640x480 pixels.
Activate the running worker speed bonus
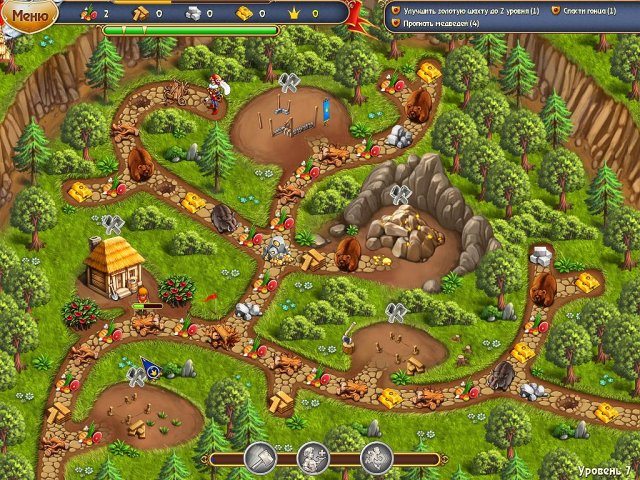(376, 458)
